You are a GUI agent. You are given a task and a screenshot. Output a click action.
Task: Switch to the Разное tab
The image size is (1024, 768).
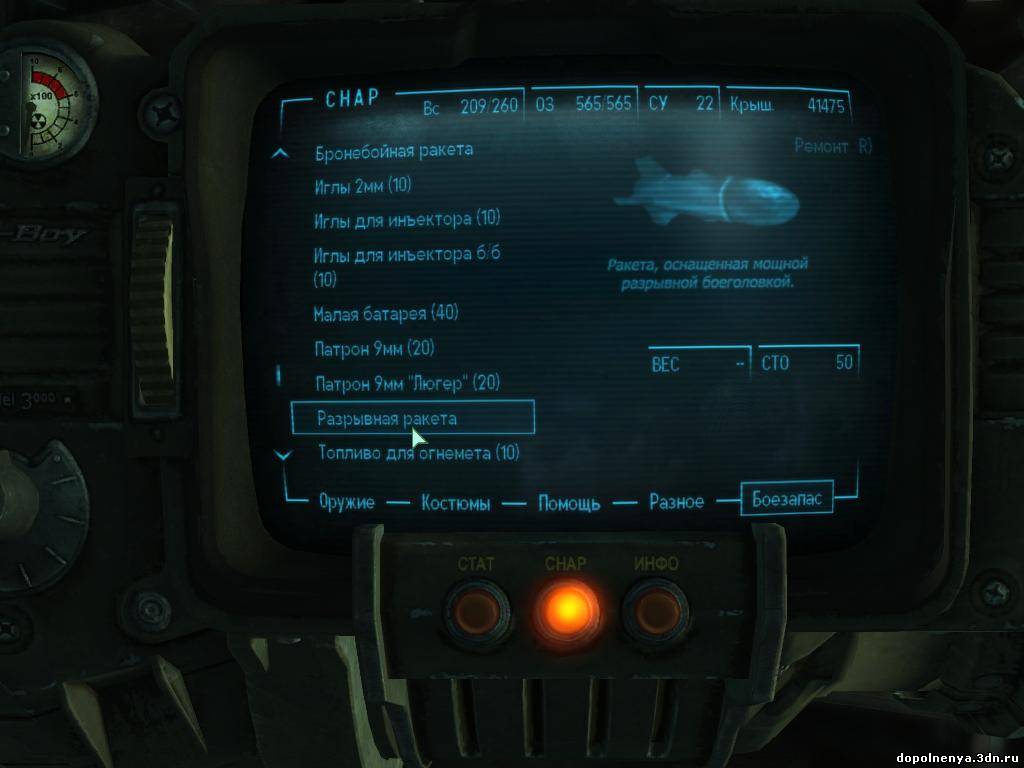676,502
